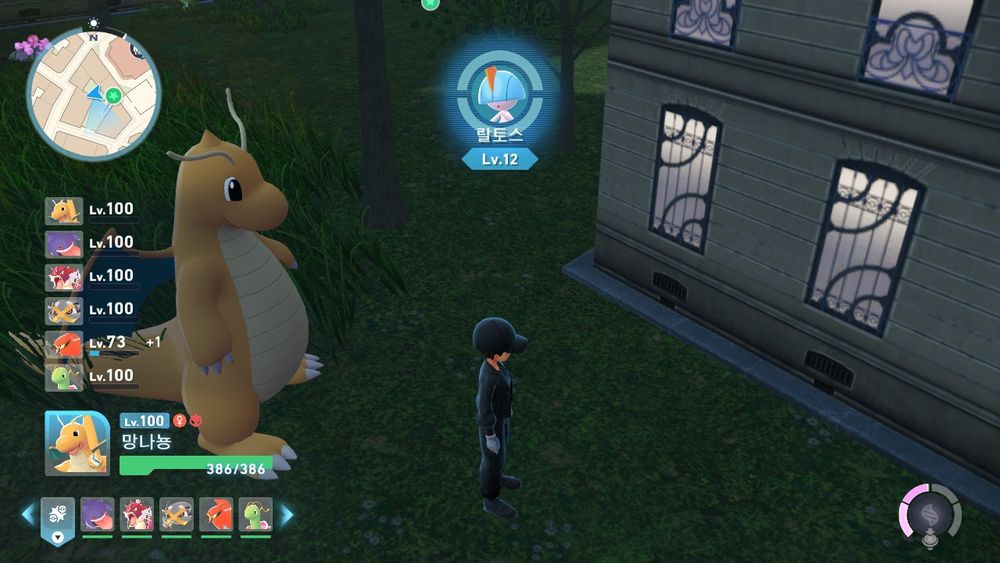Target the Ralts Lv.12 lock-on marker
The image size is (1000, 563).
pyautogui.click(x=498, y=92)
